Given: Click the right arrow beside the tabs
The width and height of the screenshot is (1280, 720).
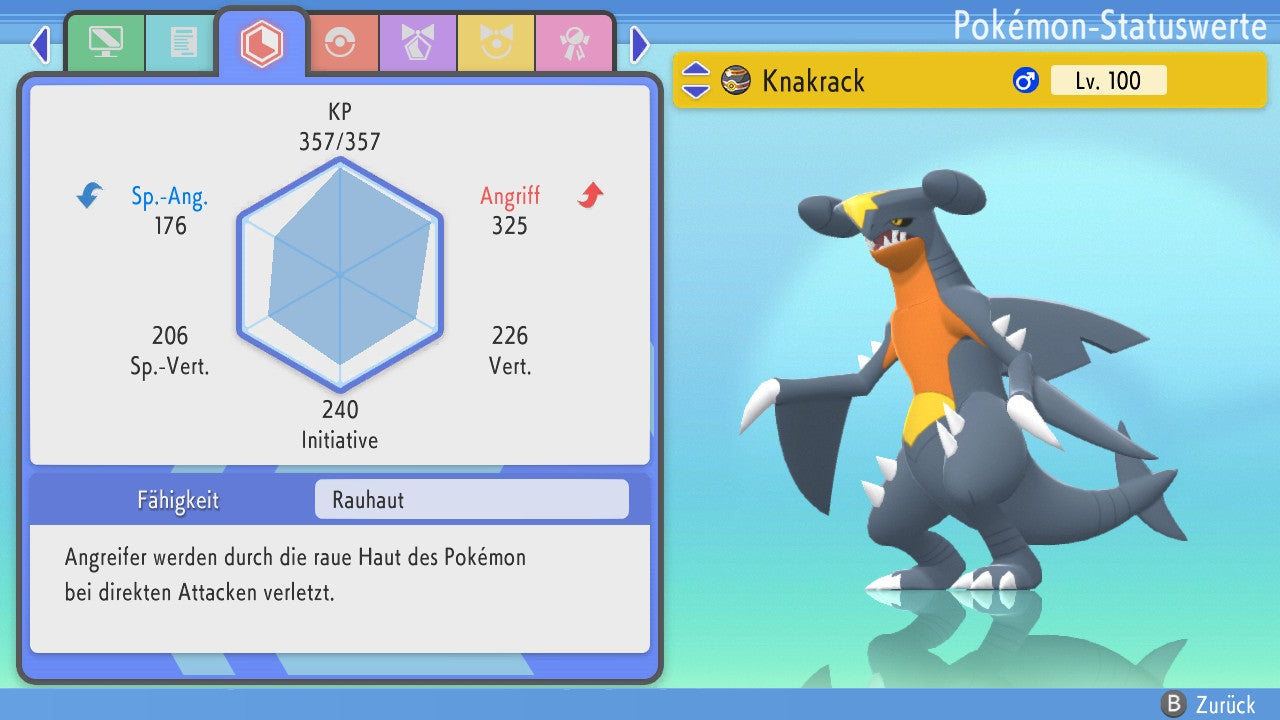Looking at the screenshot, I should (x=640, y=44).
